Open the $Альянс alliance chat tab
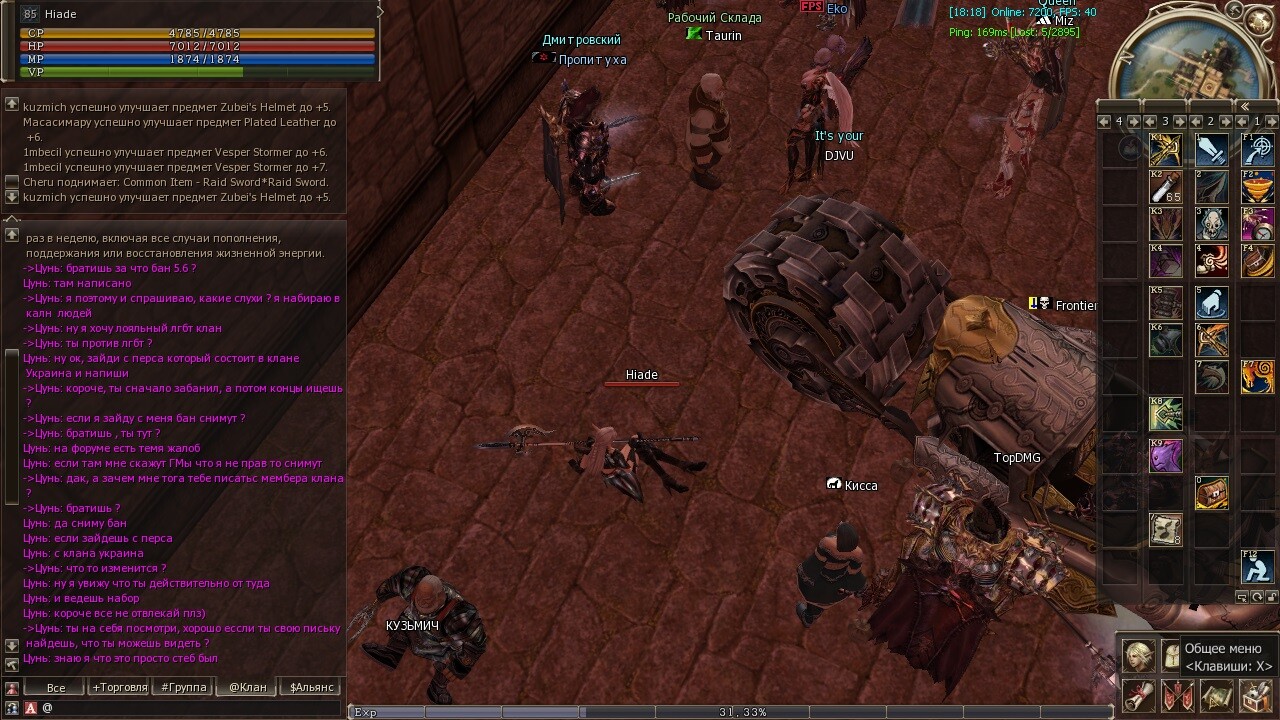Viewport: 1280px width, 720px height. [312, 687]
